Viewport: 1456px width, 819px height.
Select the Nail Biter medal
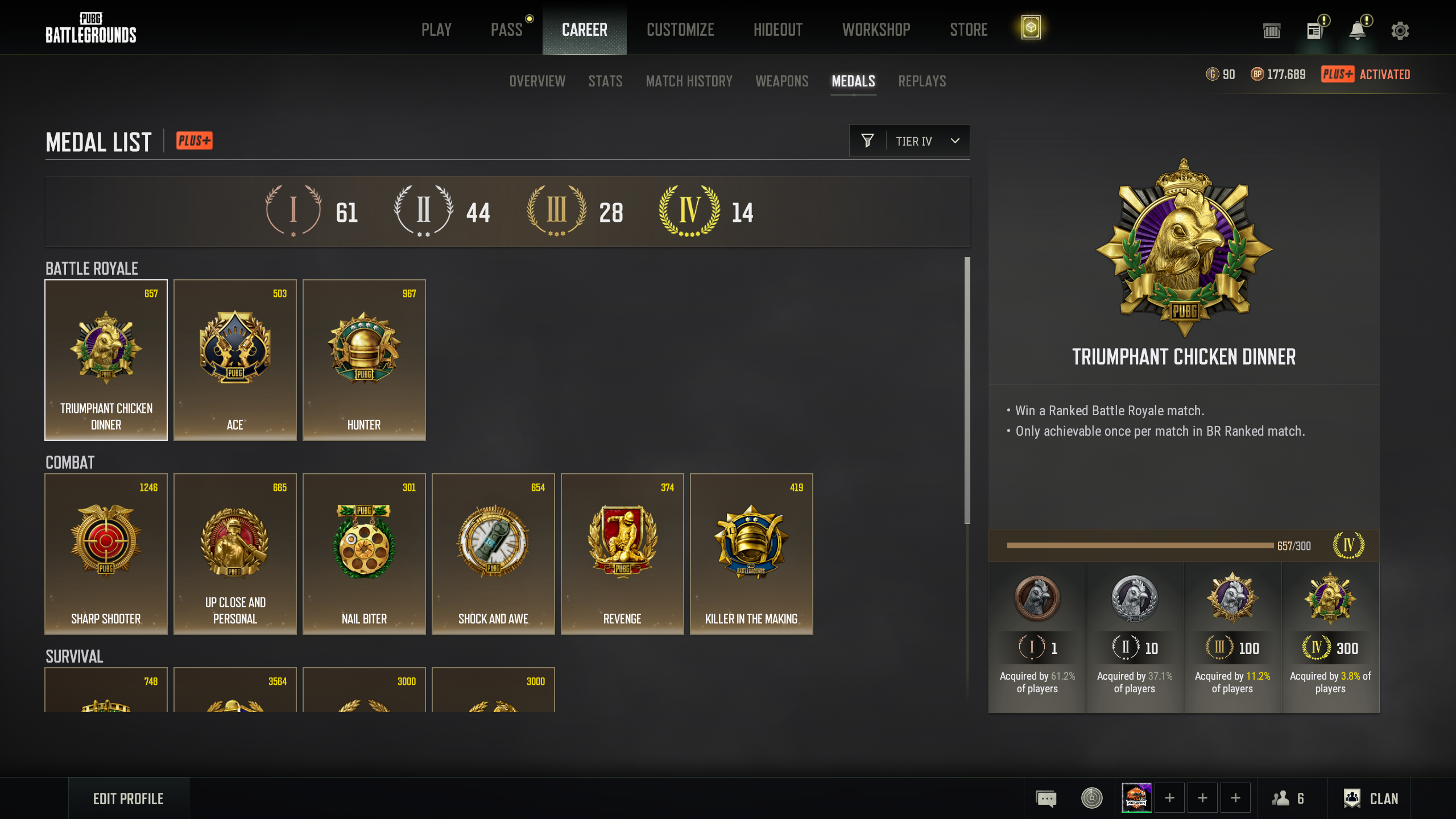(x=364, y=553)
